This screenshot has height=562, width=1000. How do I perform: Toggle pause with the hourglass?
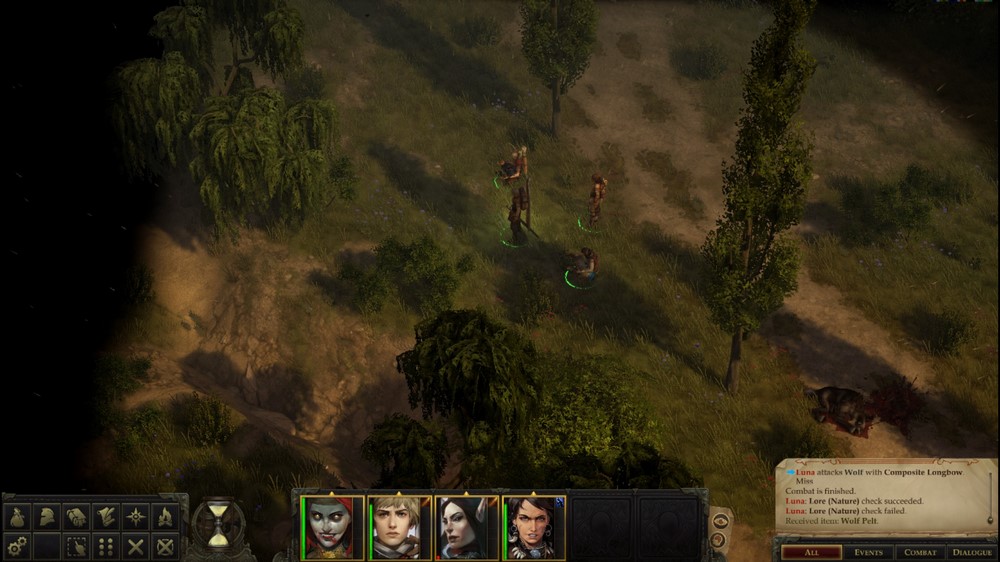218,523
